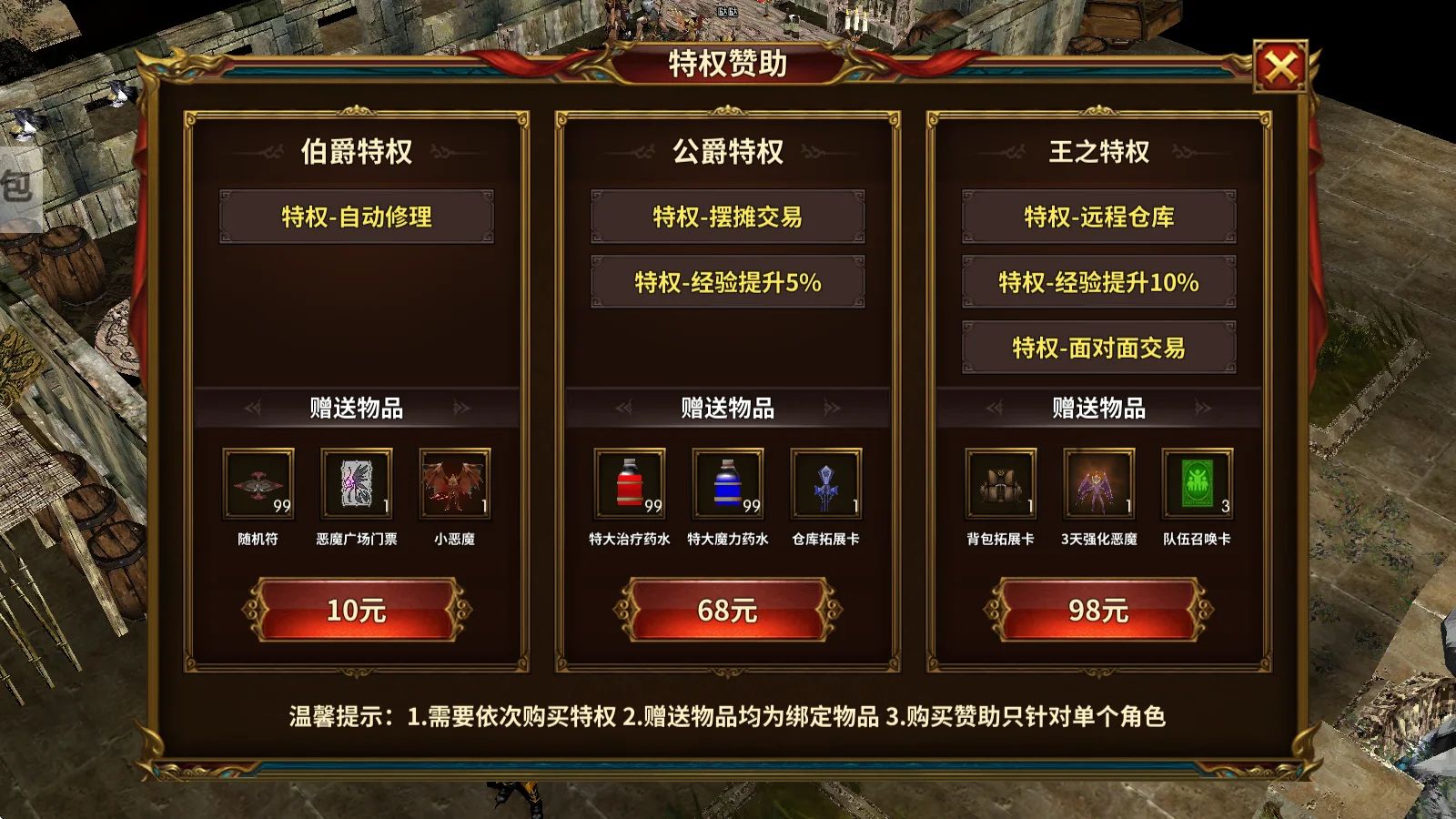This screenshot has height=819, width=1456.
Task: Click the 特大治疗药水 potion icon
Action: click(x=631, y=485)
